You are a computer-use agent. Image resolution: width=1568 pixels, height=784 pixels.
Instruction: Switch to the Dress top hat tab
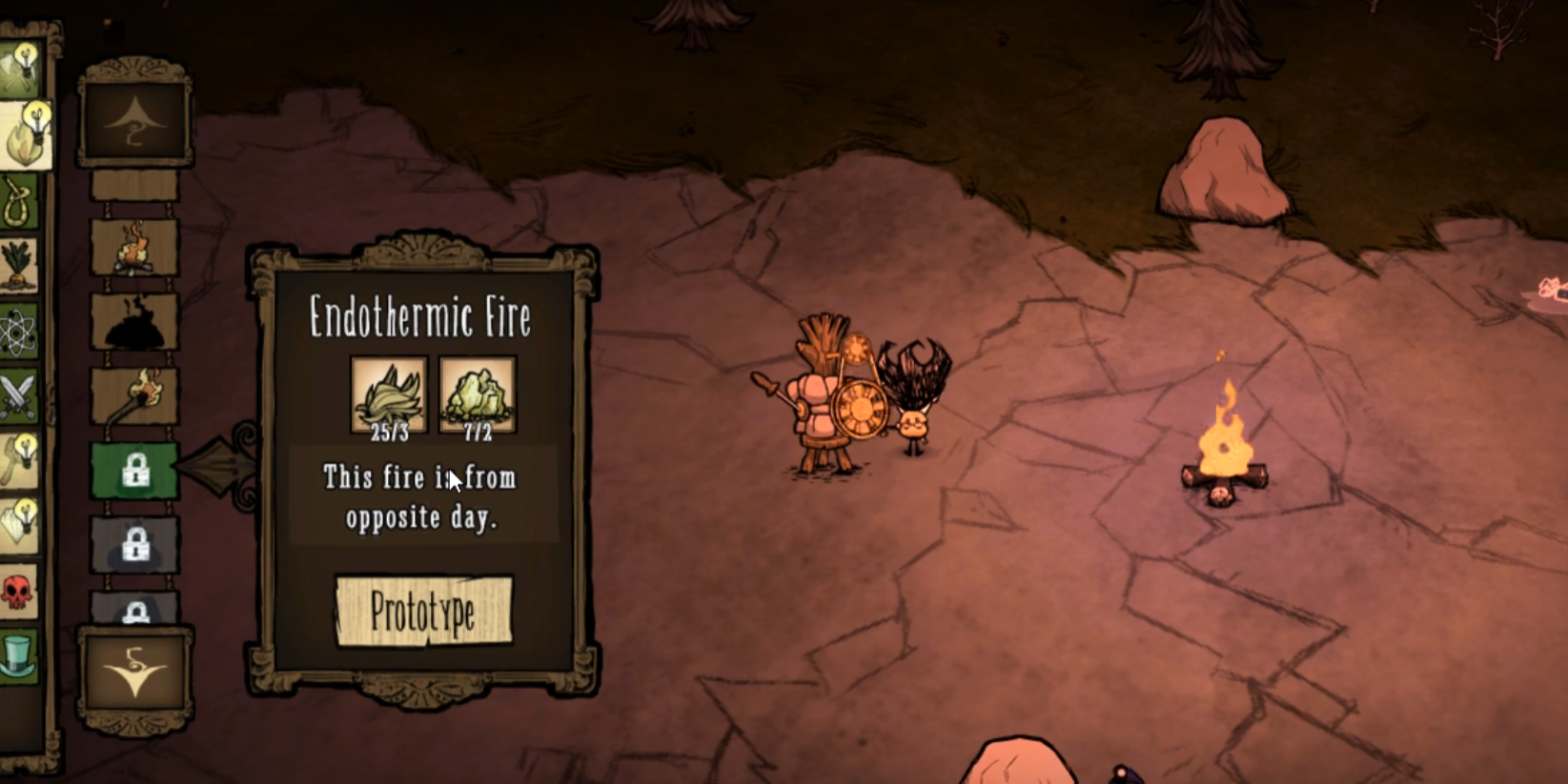point(19,655)
